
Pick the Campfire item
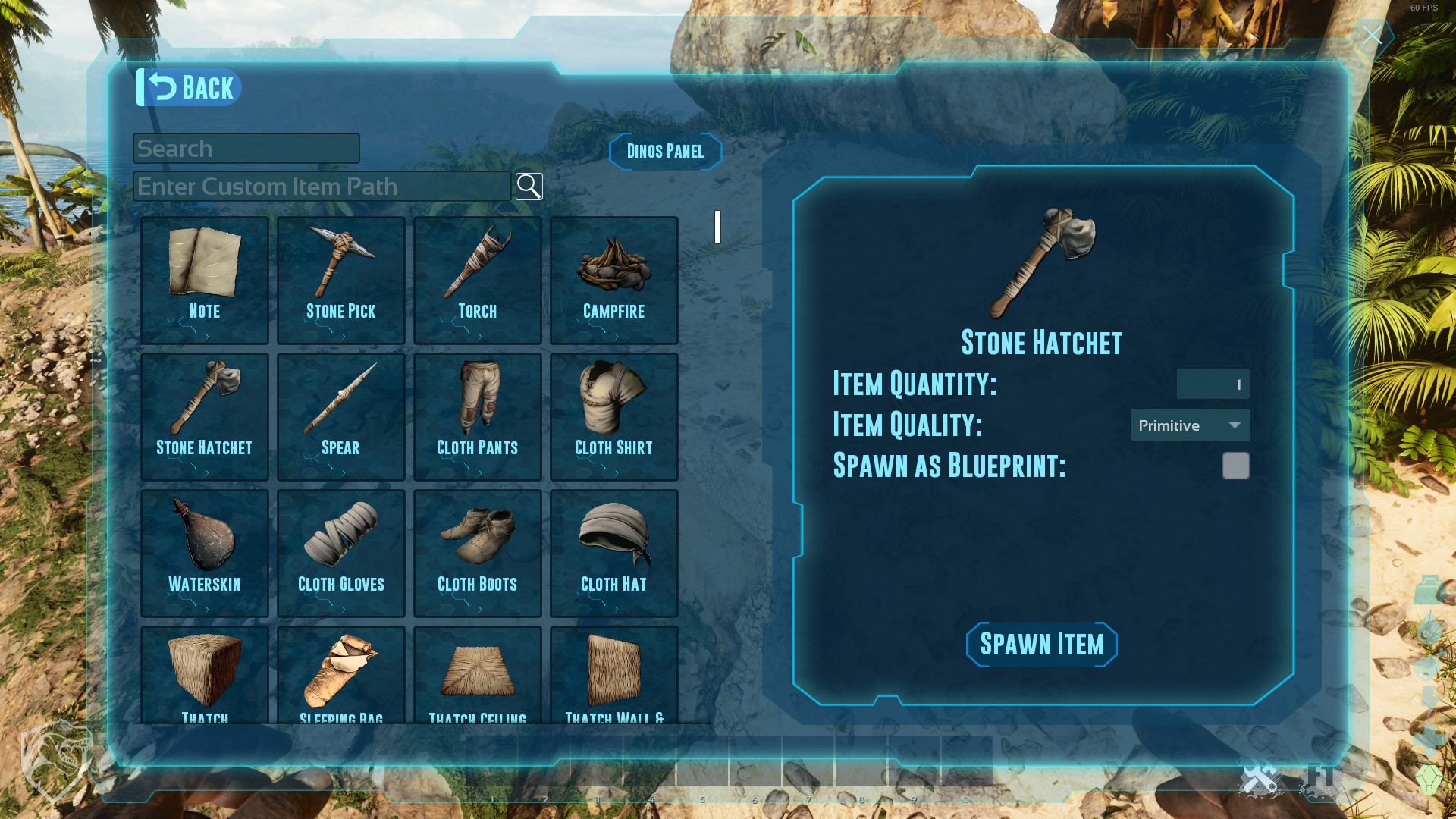(x=614, y=280)
